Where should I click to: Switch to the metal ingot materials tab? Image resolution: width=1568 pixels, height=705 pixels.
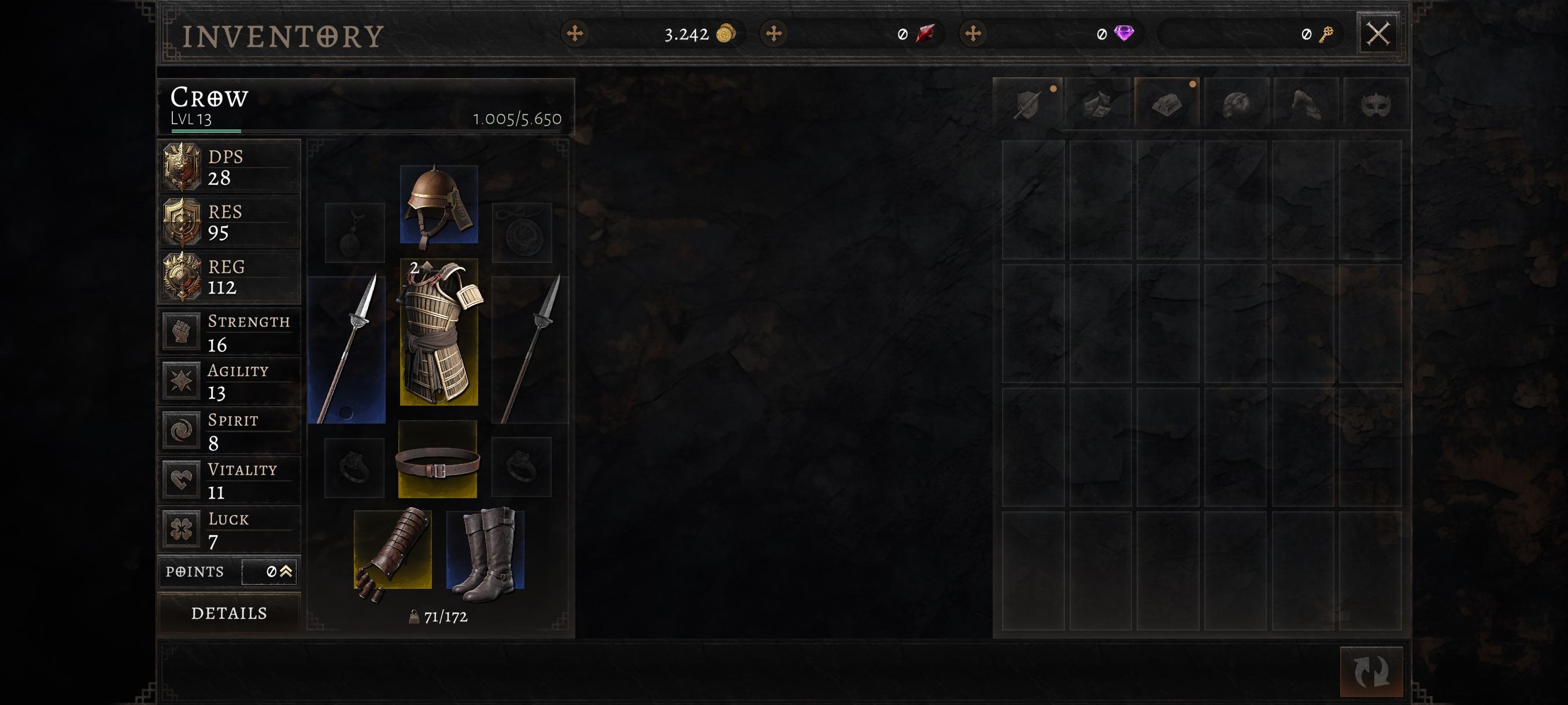point(1167,103)
